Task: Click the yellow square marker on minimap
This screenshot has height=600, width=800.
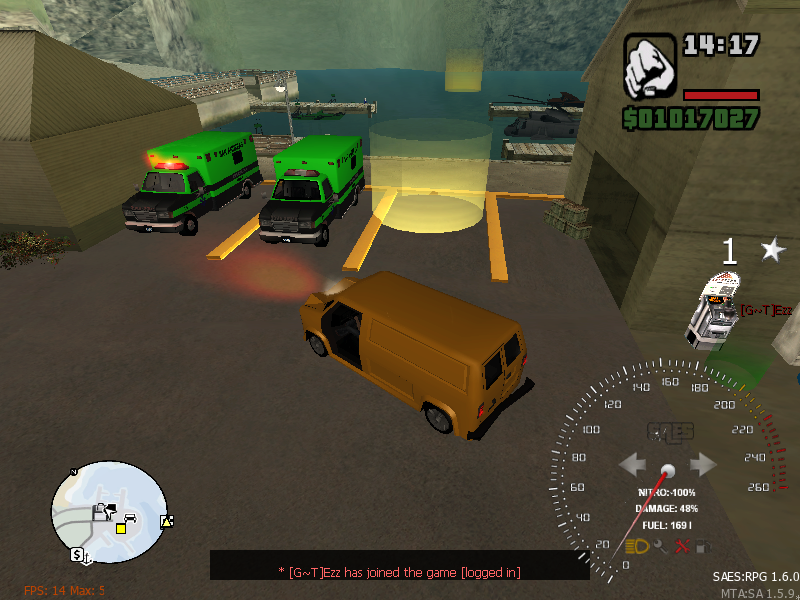Action: coord(121,527)
